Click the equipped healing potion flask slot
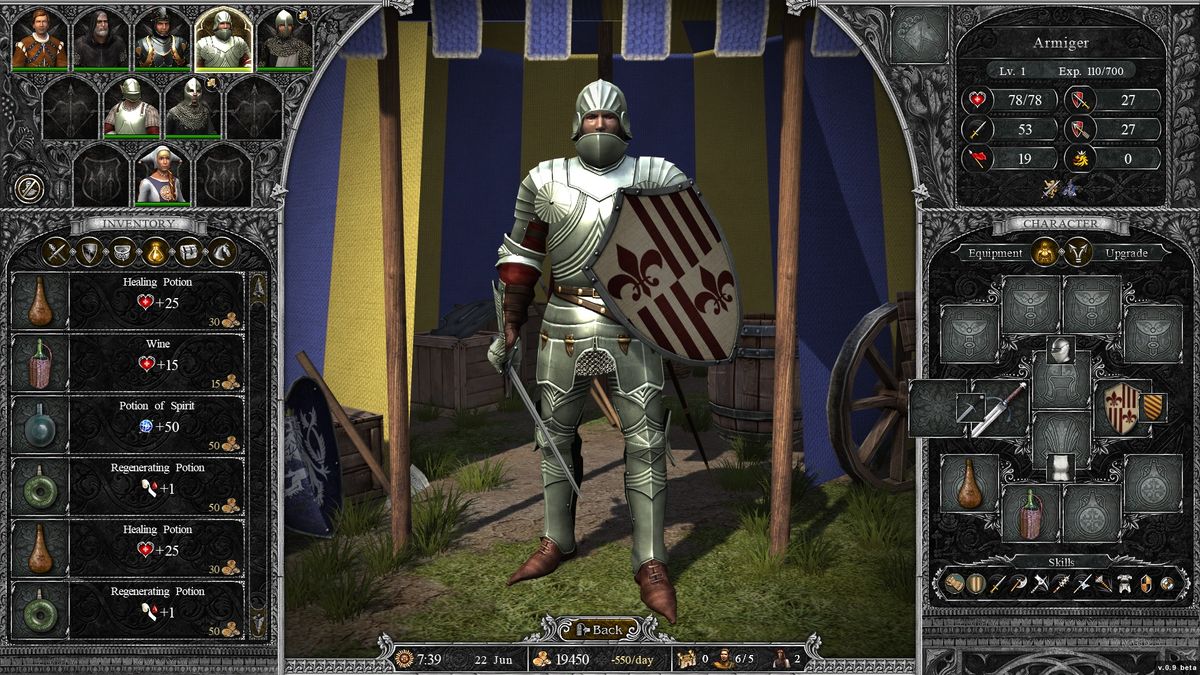This screenshot has height=675, width=1200. (x=967, y=485)
